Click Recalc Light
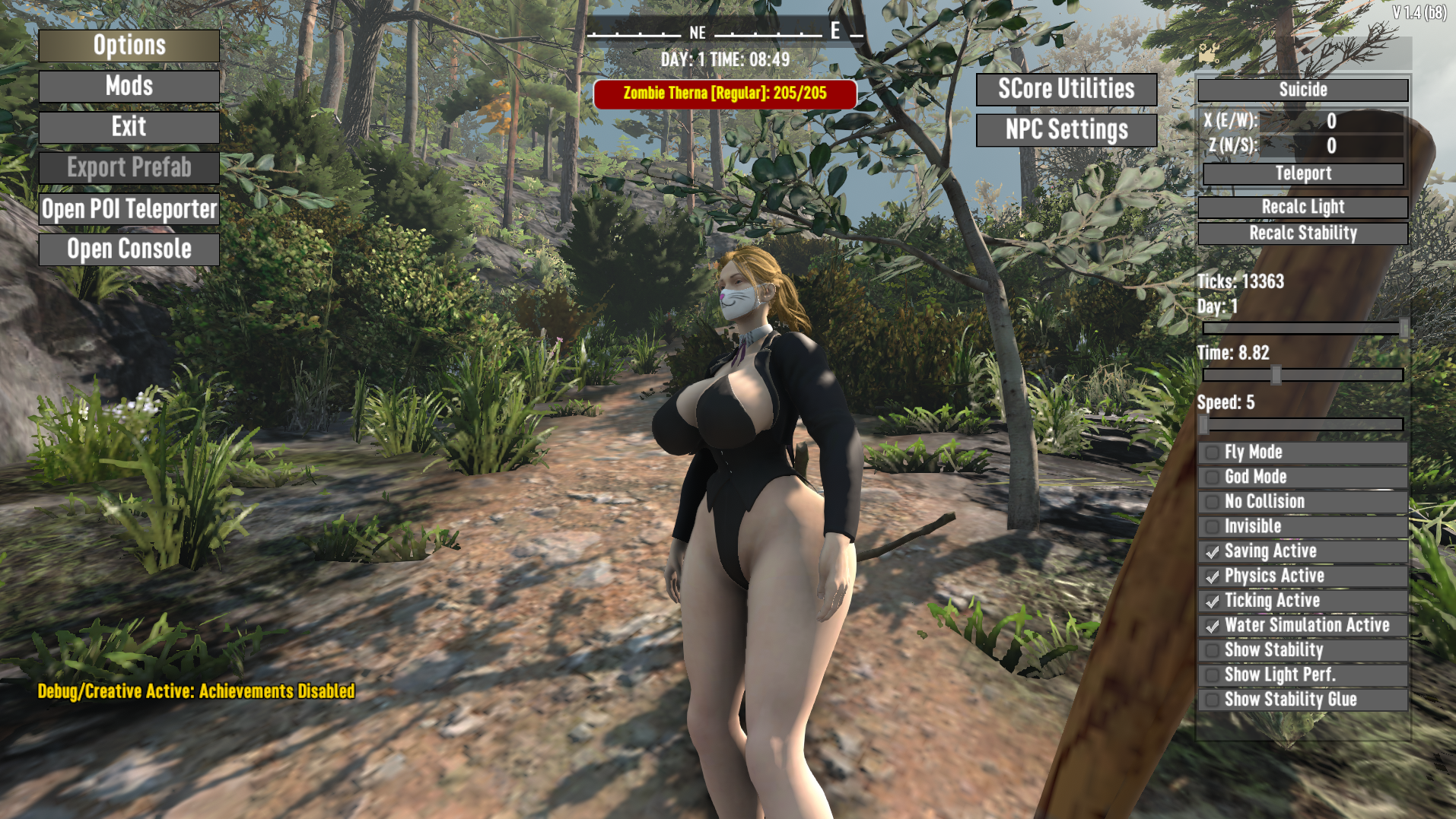The image size is (1456, 819). tap(1302, 207)
